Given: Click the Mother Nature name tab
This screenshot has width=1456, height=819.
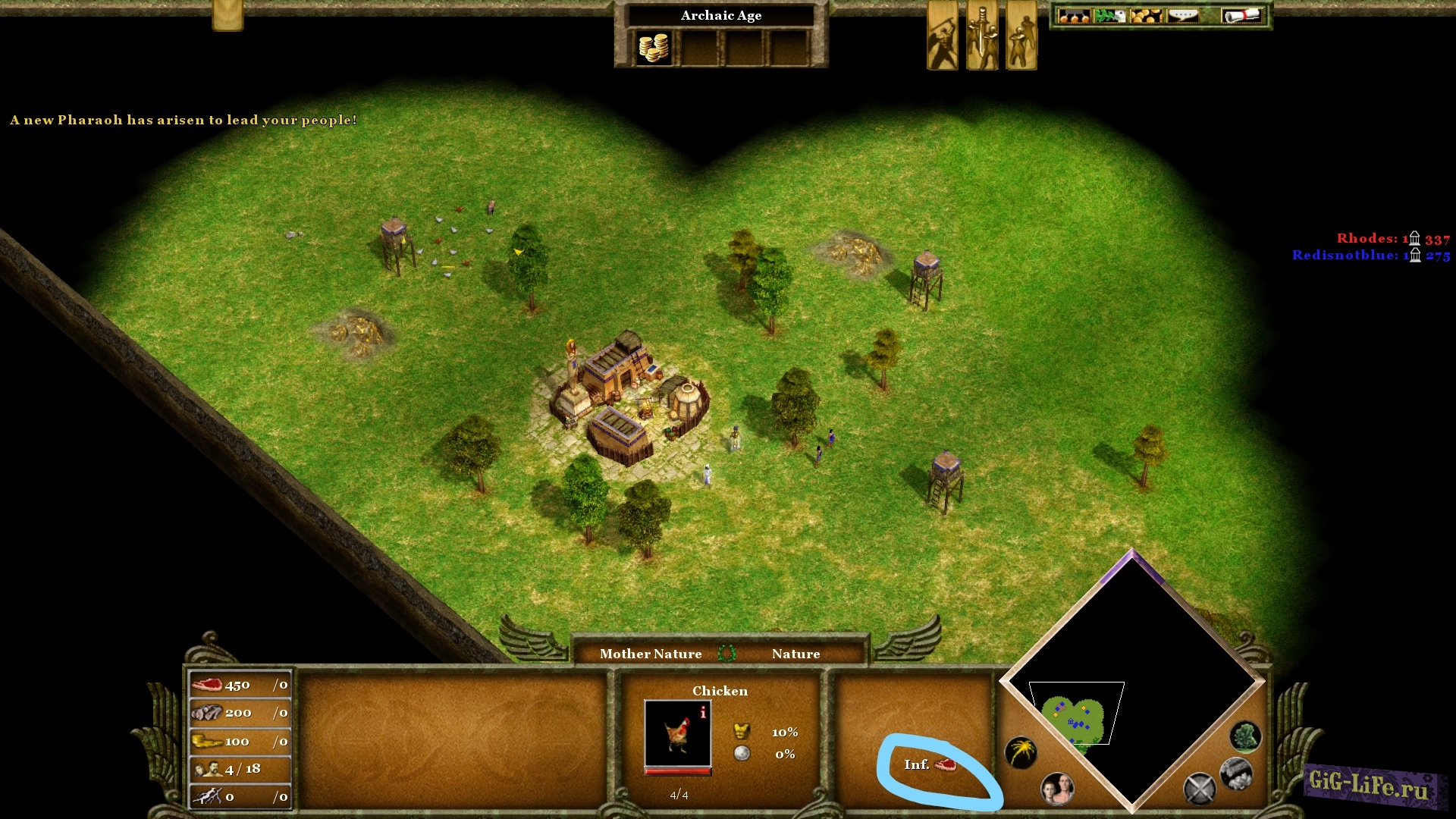Looking at the screenshot, I should click(651, 654).
